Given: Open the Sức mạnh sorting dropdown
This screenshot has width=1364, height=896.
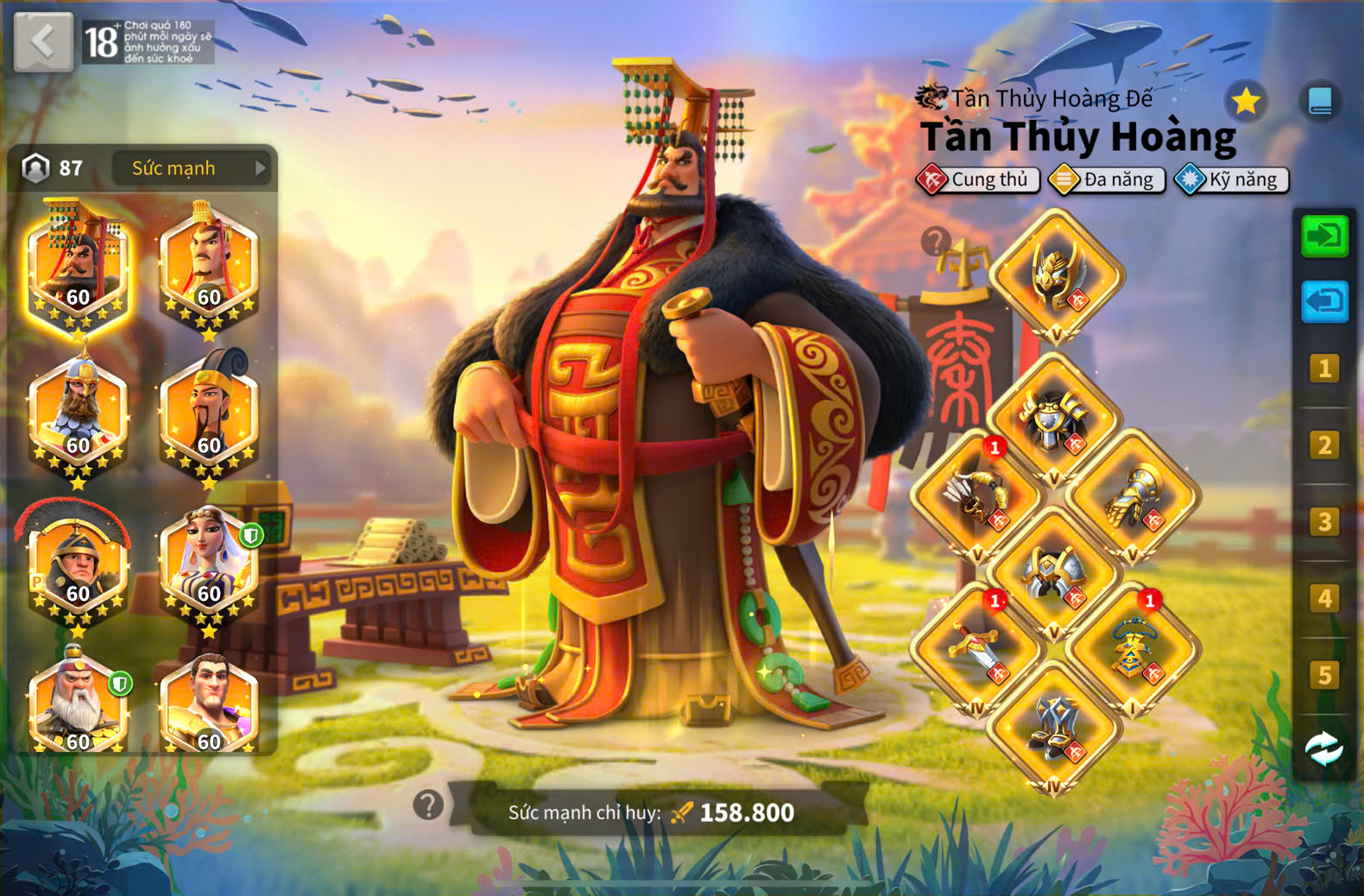Looking at the screenshot, I should click(x=192, y=168).
